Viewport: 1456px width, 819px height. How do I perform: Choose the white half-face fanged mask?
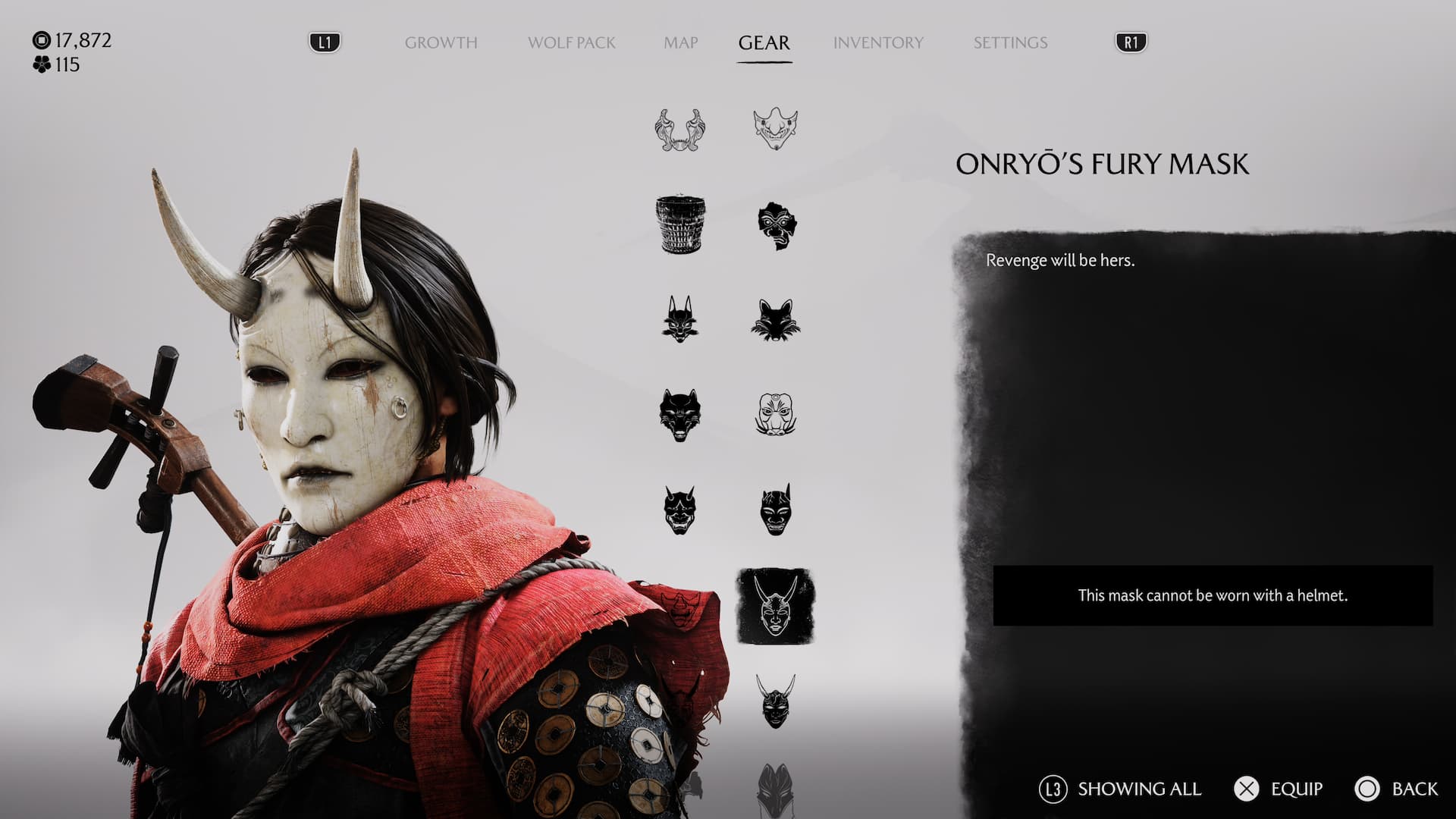click(775, 128)
